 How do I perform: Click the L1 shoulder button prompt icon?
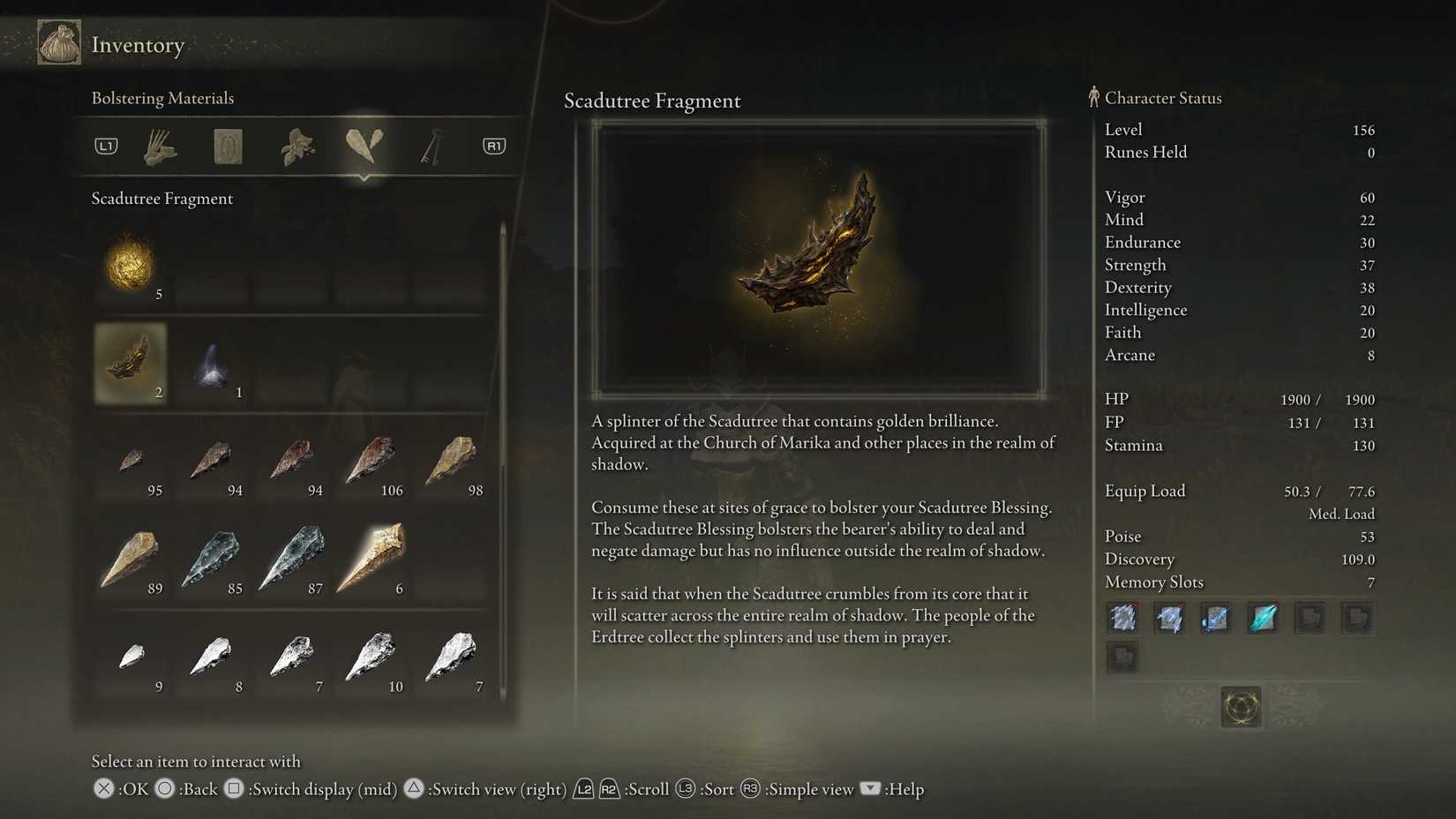[105, 146]
